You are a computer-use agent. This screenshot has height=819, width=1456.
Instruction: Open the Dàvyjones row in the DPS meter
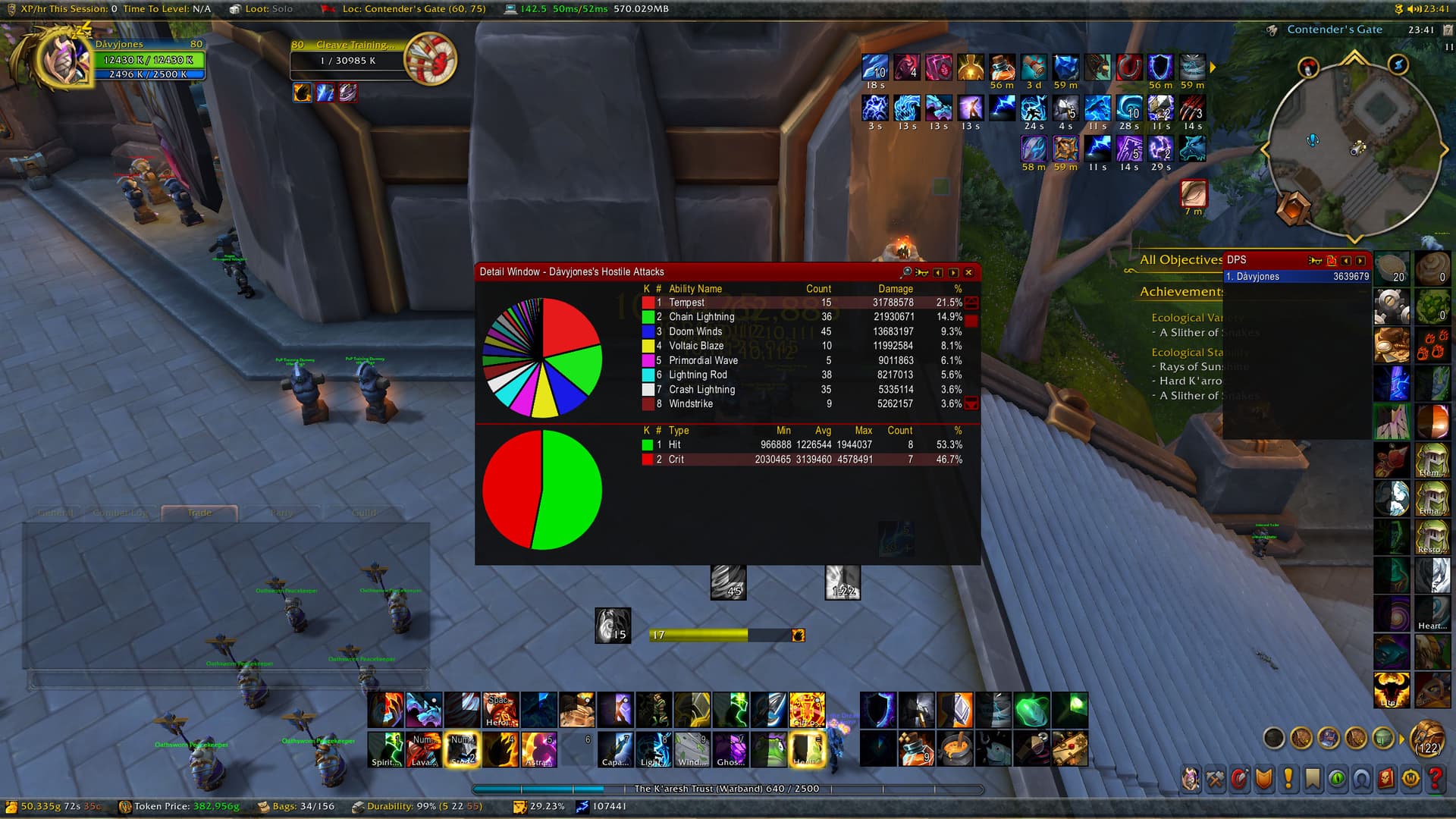tap(1297, 277)
